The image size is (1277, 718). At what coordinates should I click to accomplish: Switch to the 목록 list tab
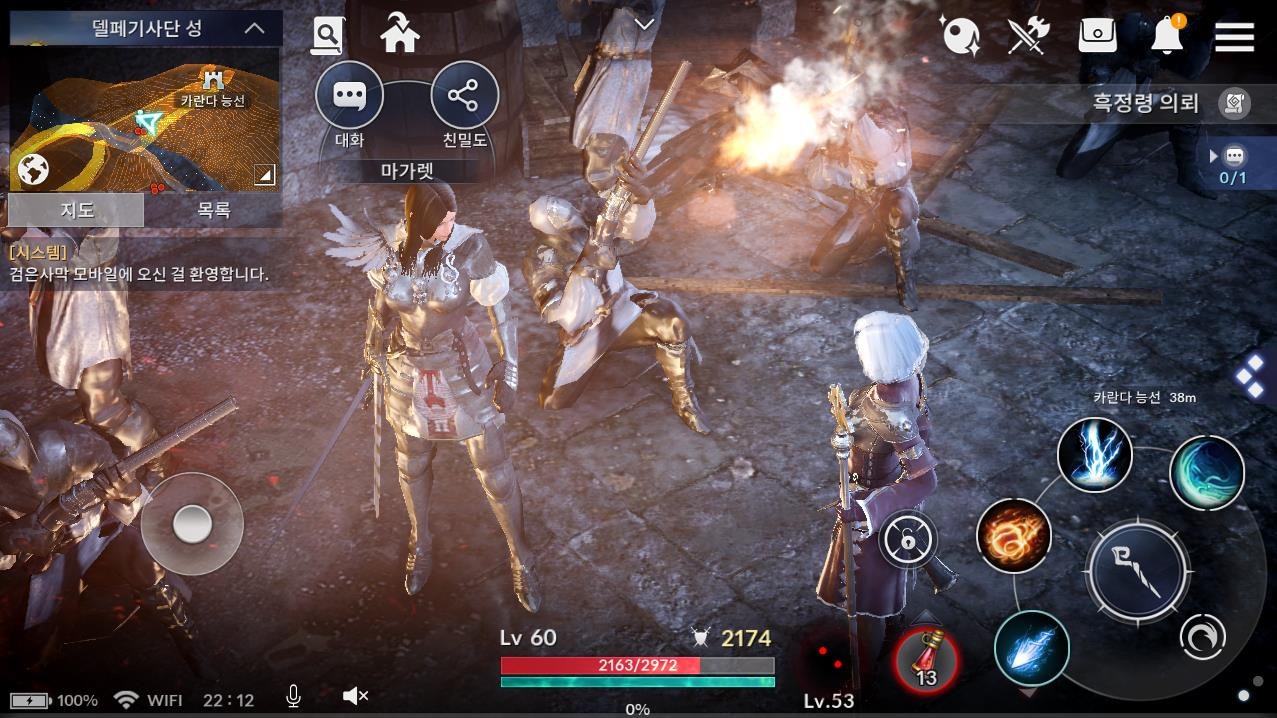click(213, 210)
